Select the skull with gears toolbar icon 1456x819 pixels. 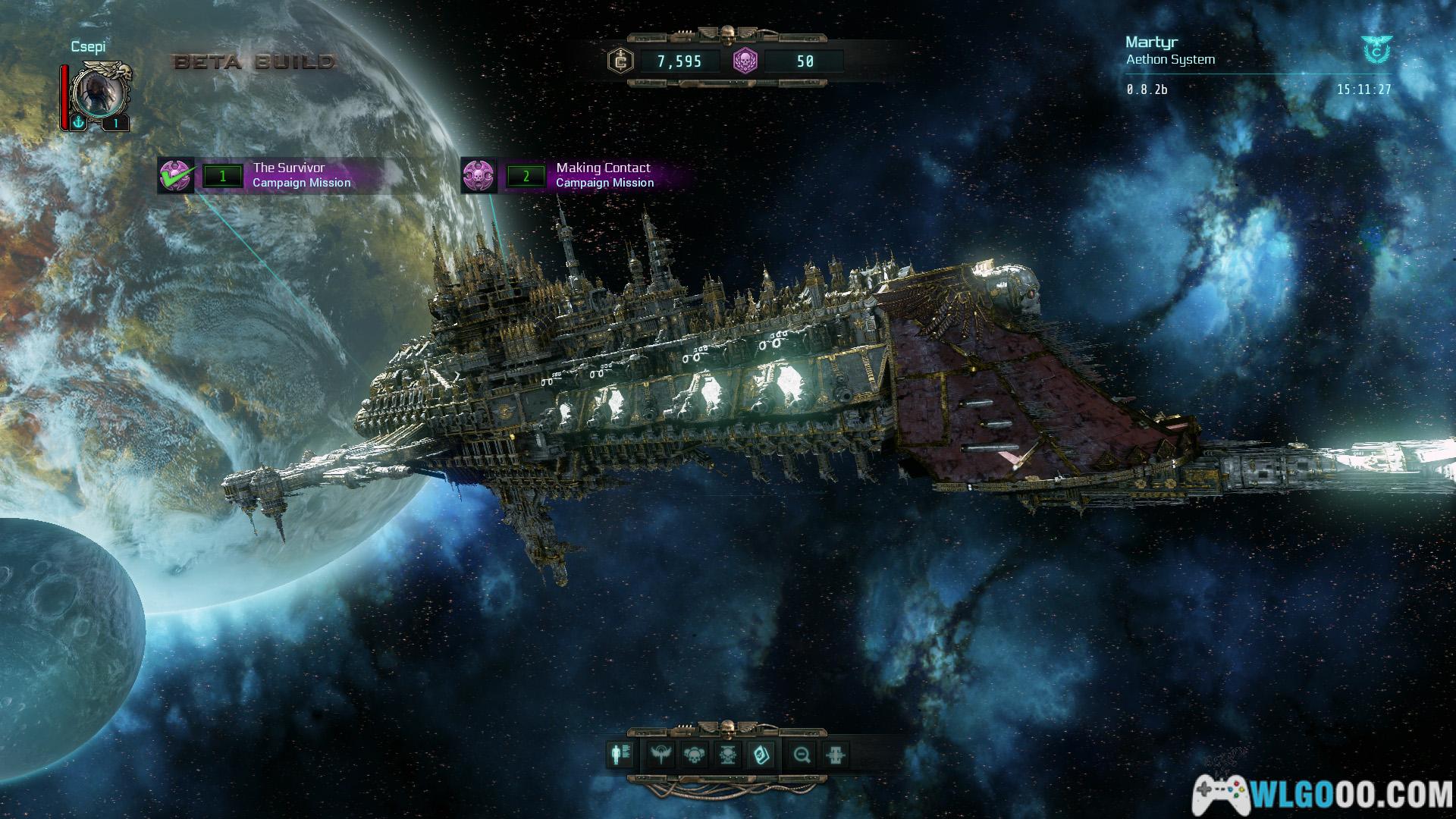point(694,755)
